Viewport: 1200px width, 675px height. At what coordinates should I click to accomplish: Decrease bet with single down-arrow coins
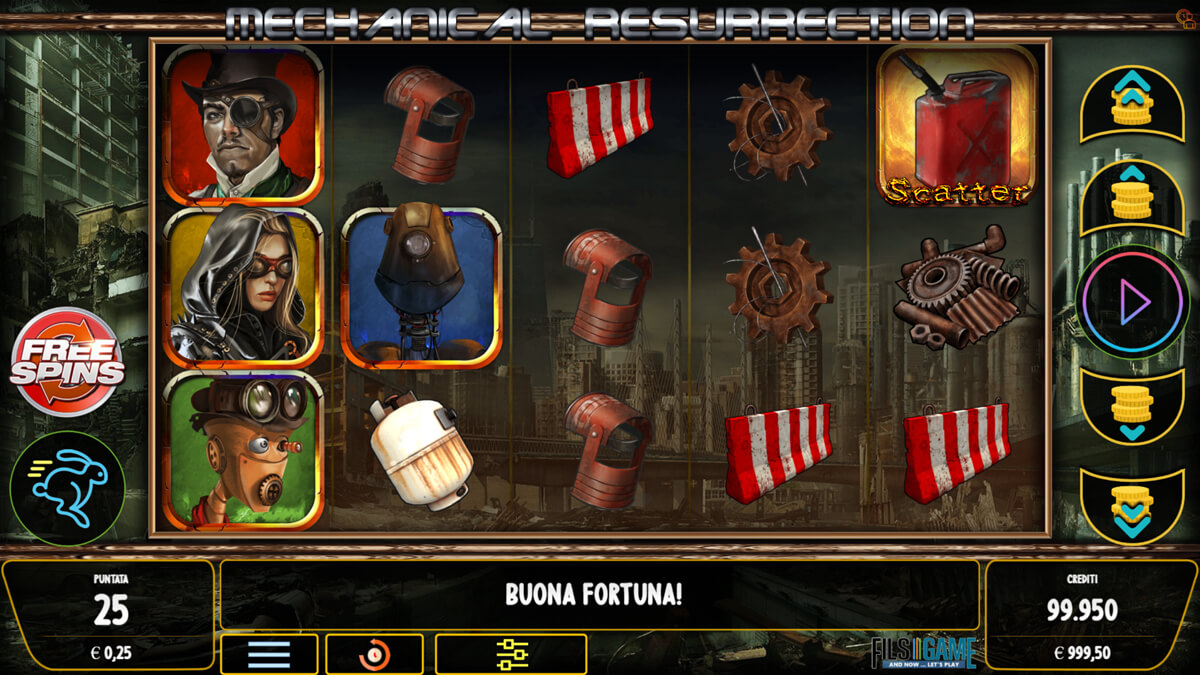(x=1132, y=406)
